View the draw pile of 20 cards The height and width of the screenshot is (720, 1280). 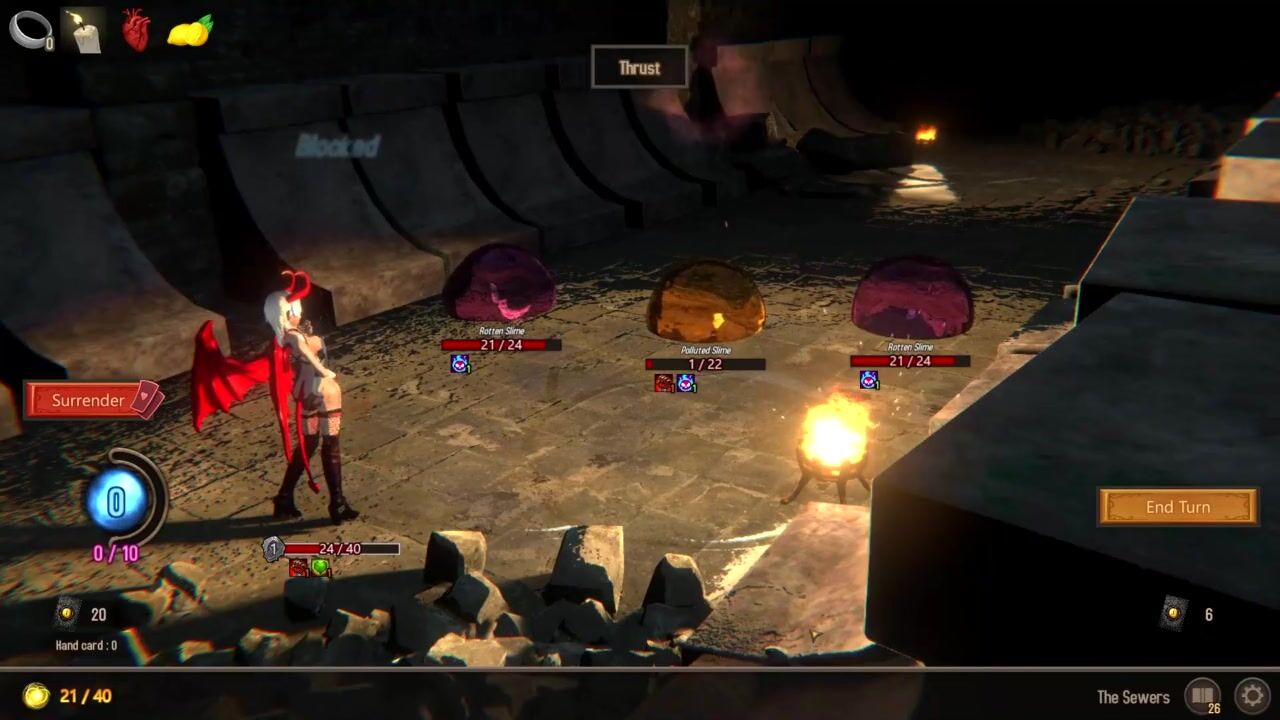68,613
